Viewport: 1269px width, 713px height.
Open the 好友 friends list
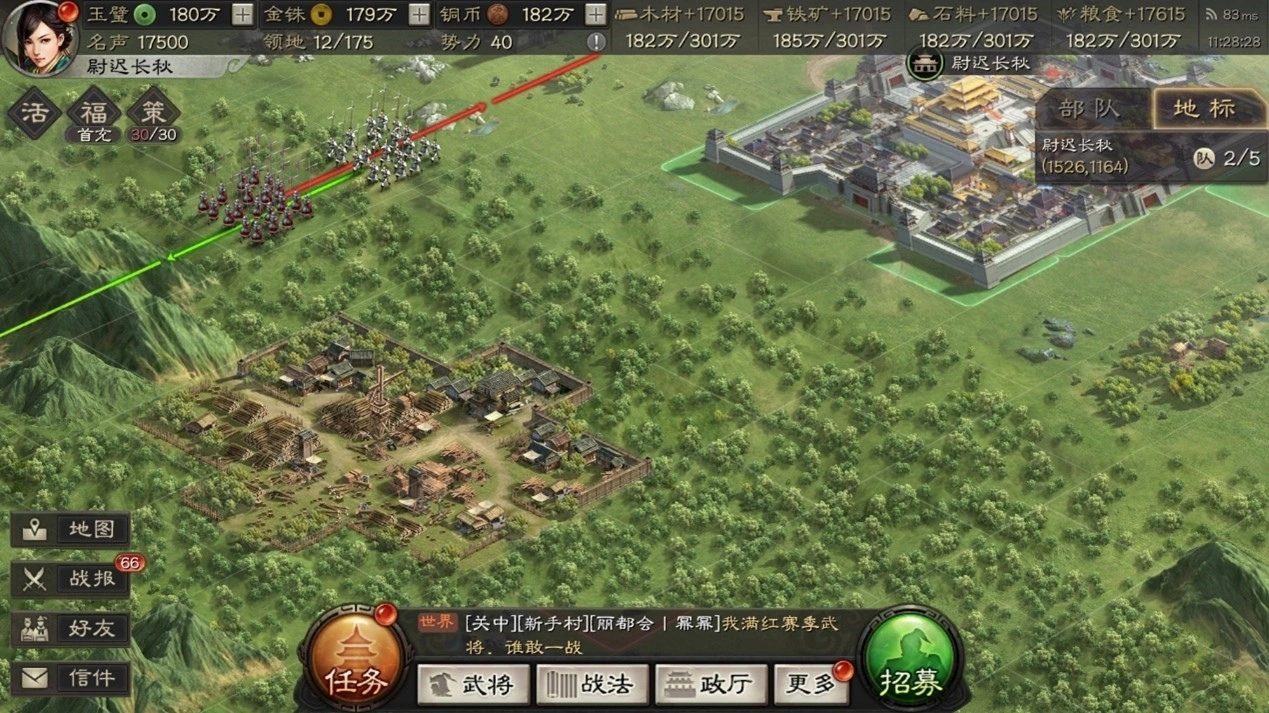tap(71, 628)
